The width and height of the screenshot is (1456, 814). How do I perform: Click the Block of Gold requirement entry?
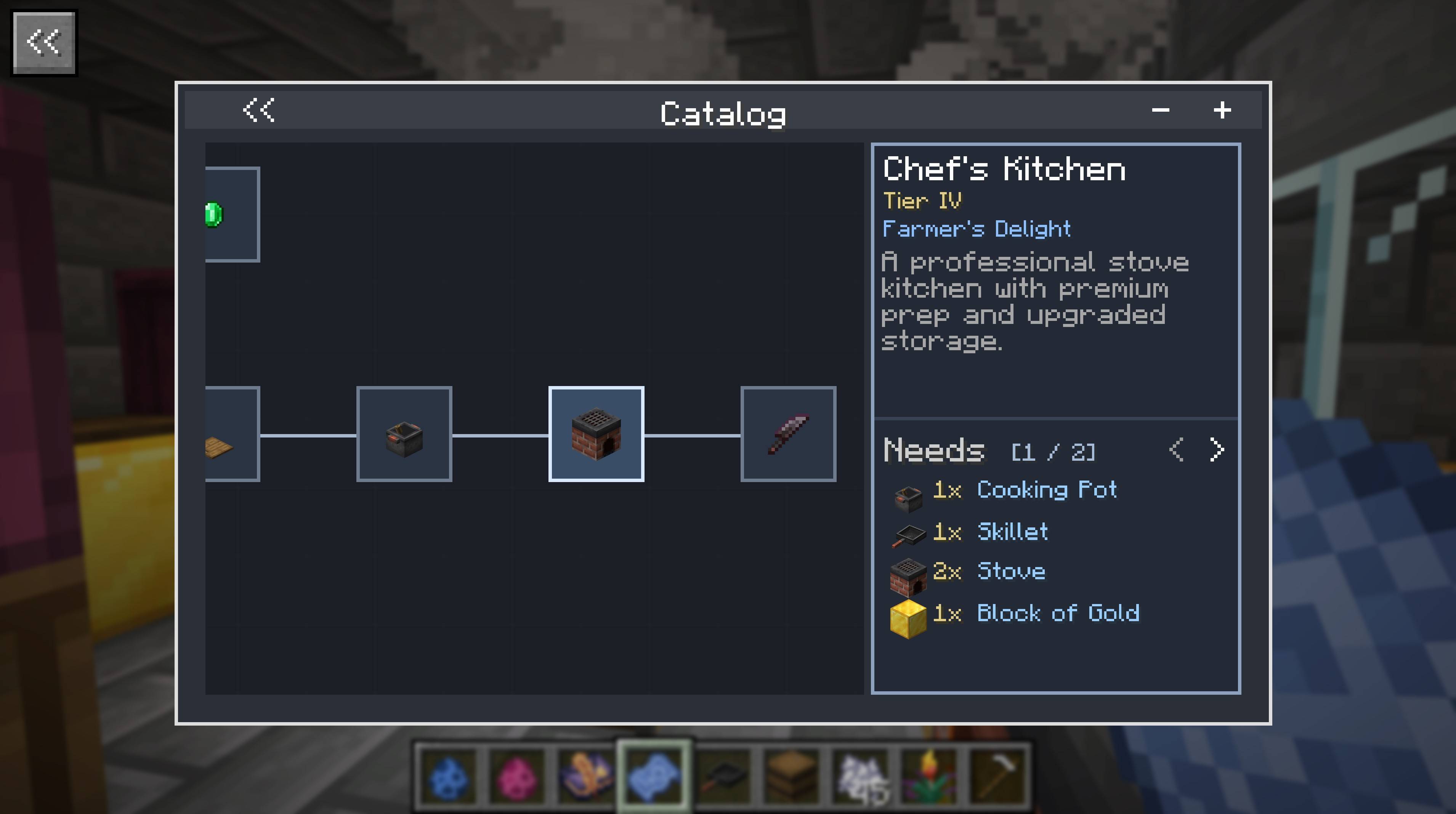point(1057,613)
